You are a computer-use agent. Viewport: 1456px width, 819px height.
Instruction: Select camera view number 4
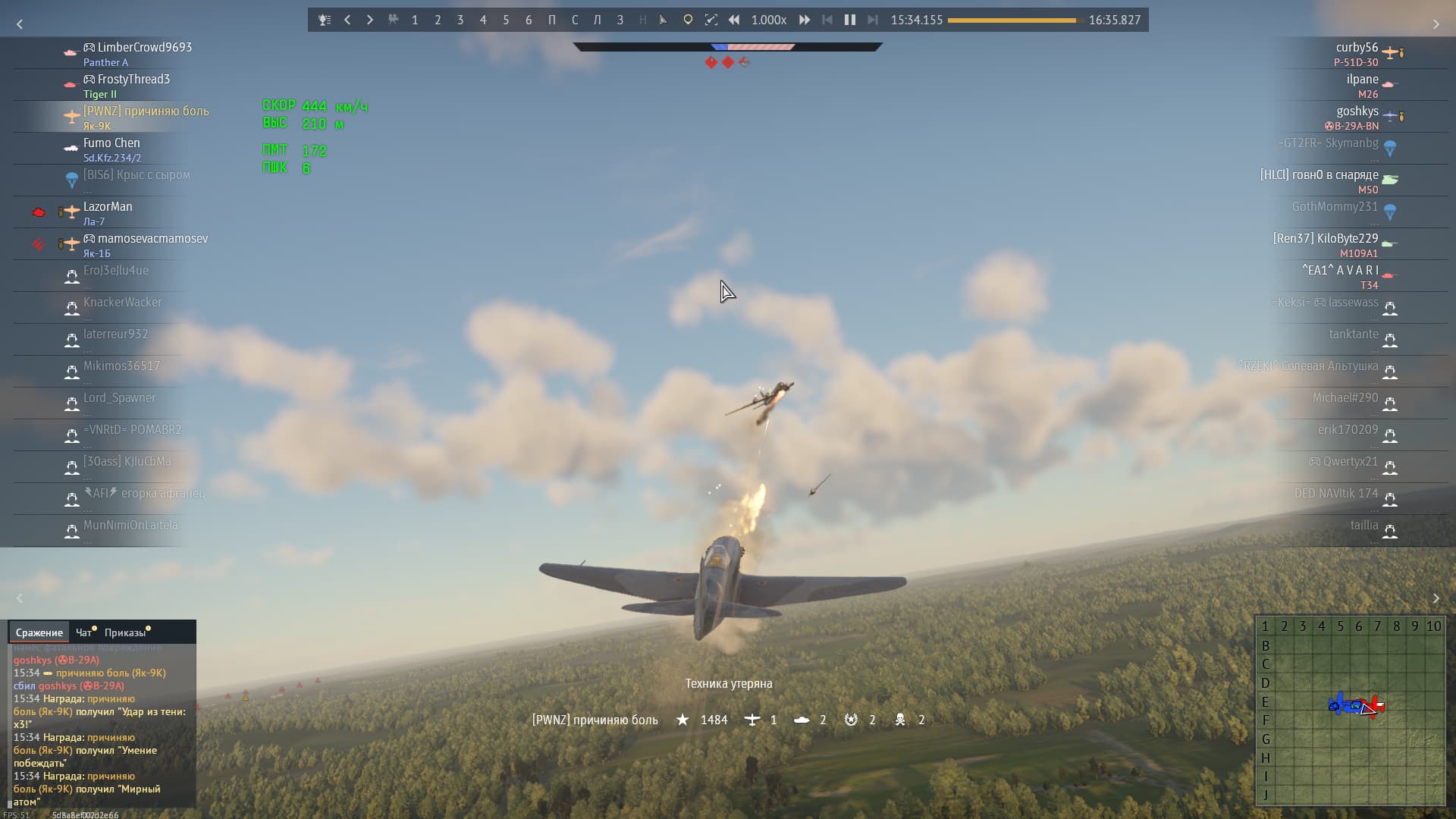pyautogui.click(x=483, y=20)
